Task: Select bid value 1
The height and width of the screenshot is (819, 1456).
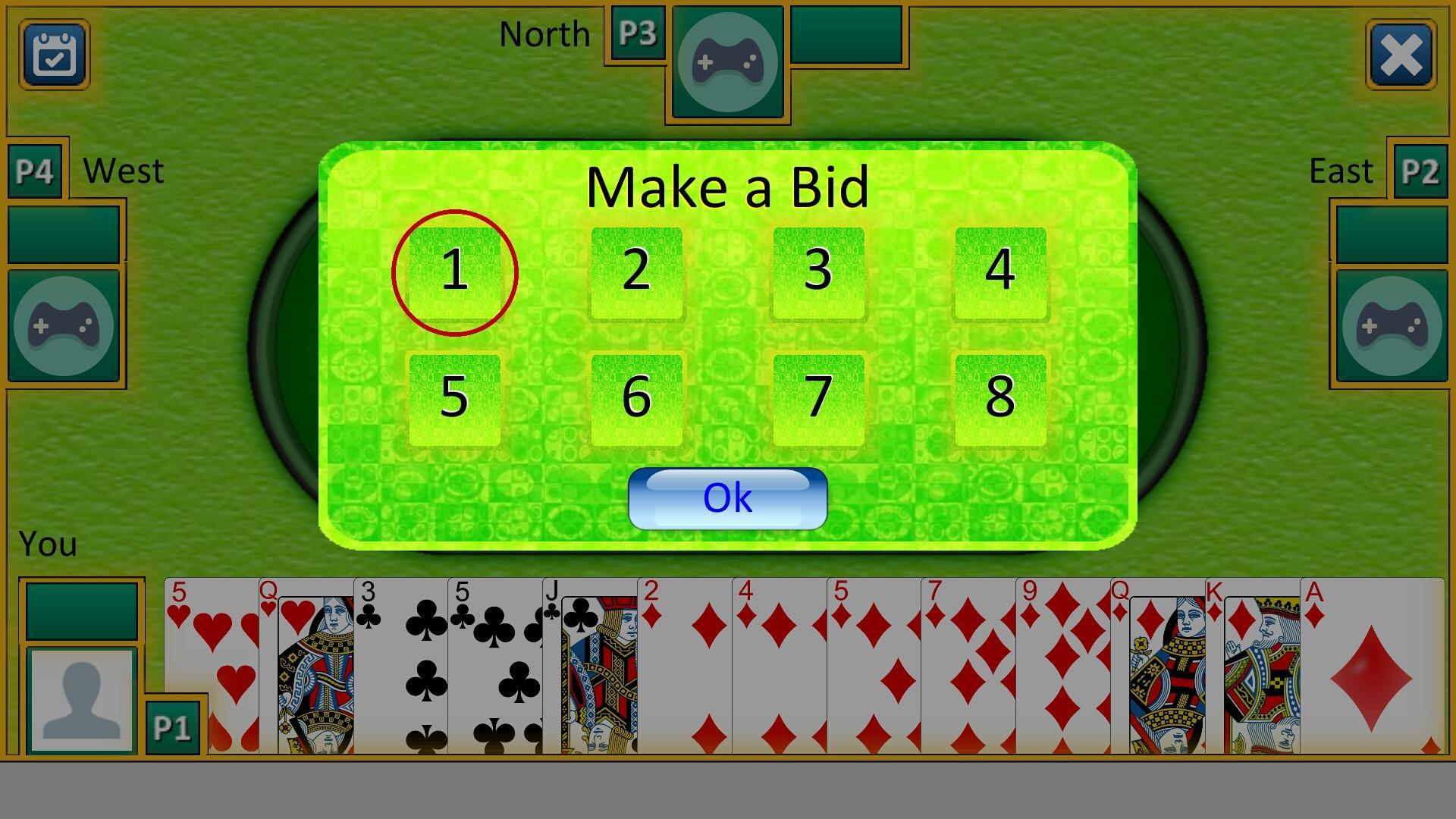Action: click(454, 274)
